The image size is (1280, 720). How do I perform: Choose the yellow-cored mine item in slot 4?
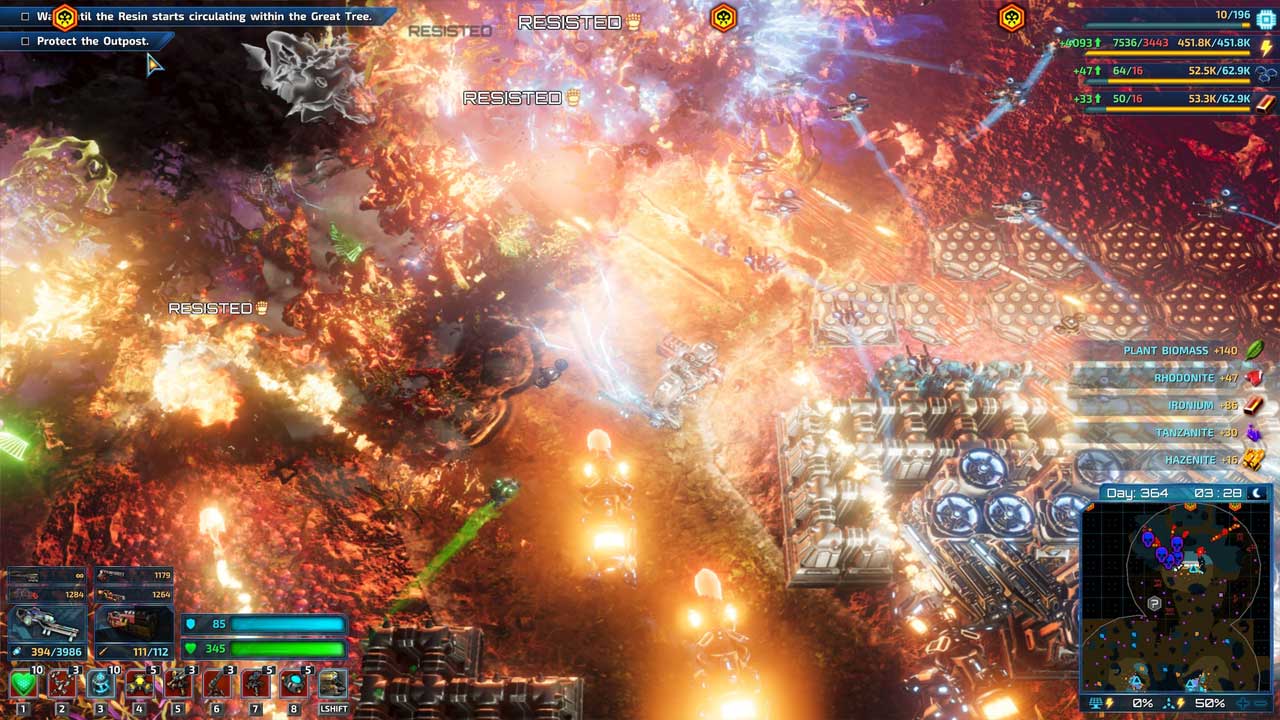pos(139,684)
